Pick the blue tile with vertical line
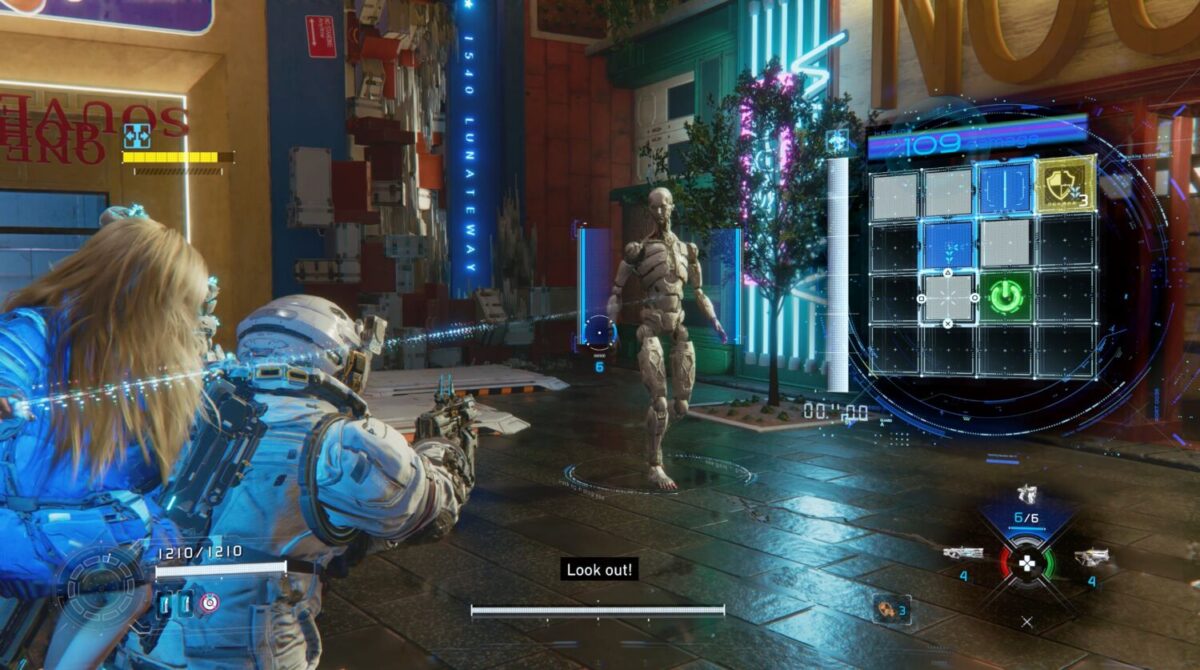The height and width of the screenshot is (670, 1200). coord(1006,190)
